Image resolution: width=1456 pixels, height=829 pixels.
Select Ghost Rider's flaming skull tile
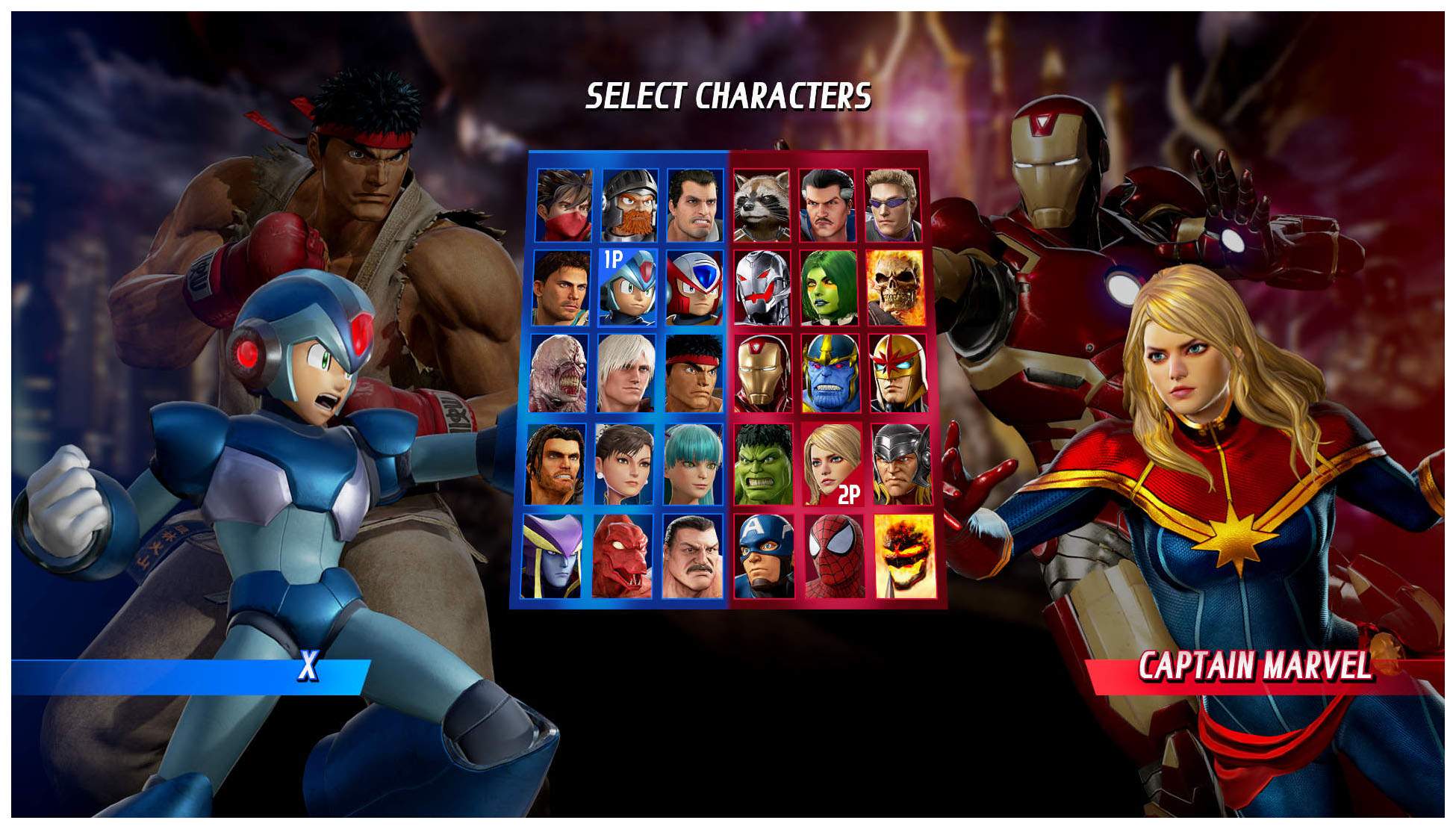click(895, 288)
